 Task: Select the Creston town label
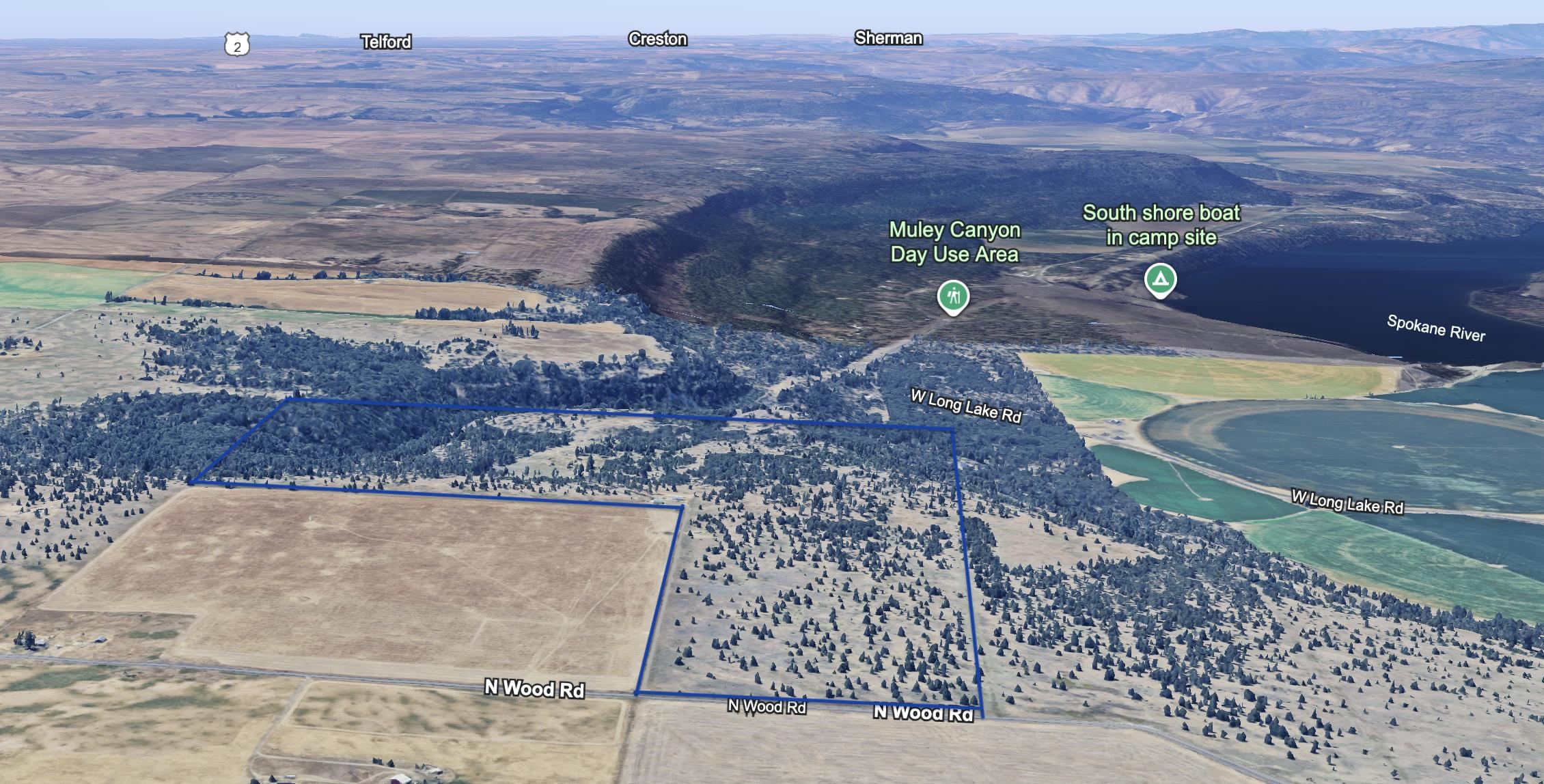[657, 39]
